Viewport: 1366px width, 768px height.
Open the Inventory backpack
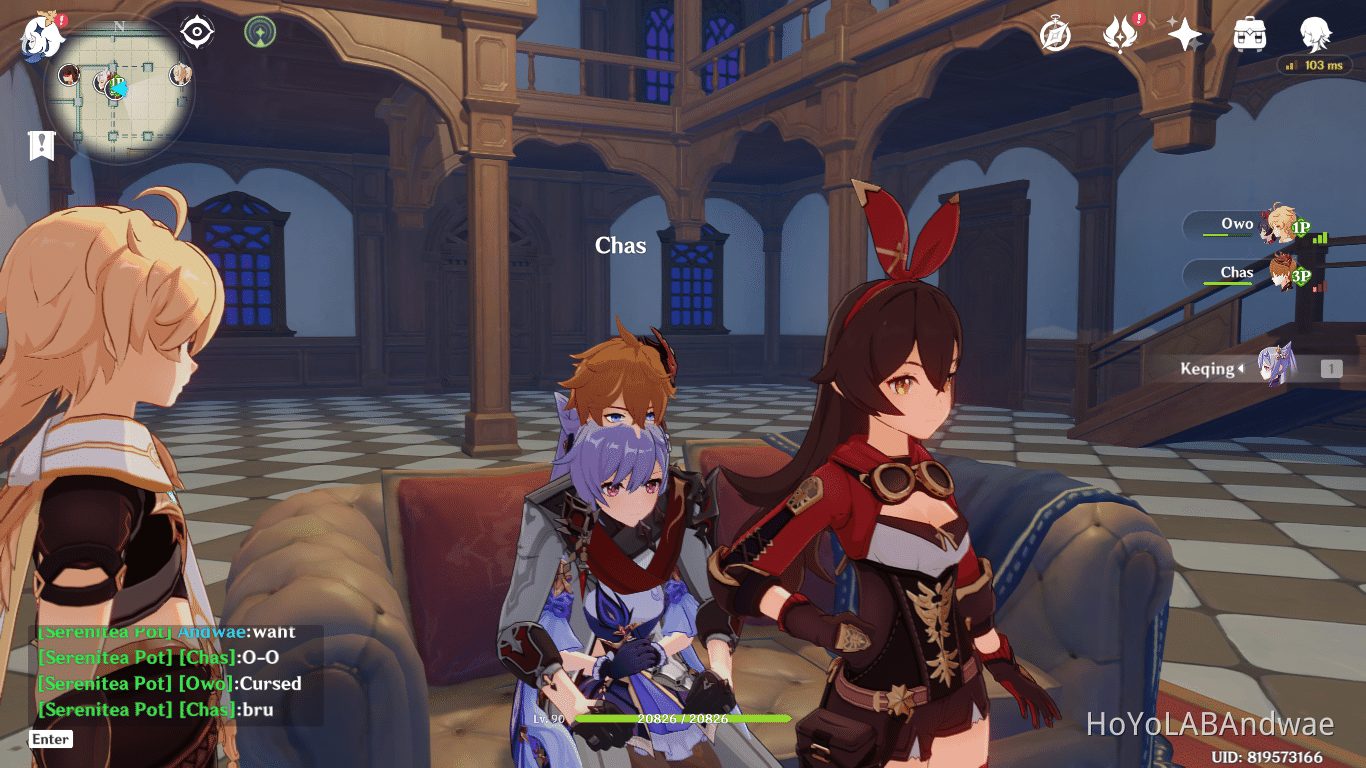[x=1251, y=33]
